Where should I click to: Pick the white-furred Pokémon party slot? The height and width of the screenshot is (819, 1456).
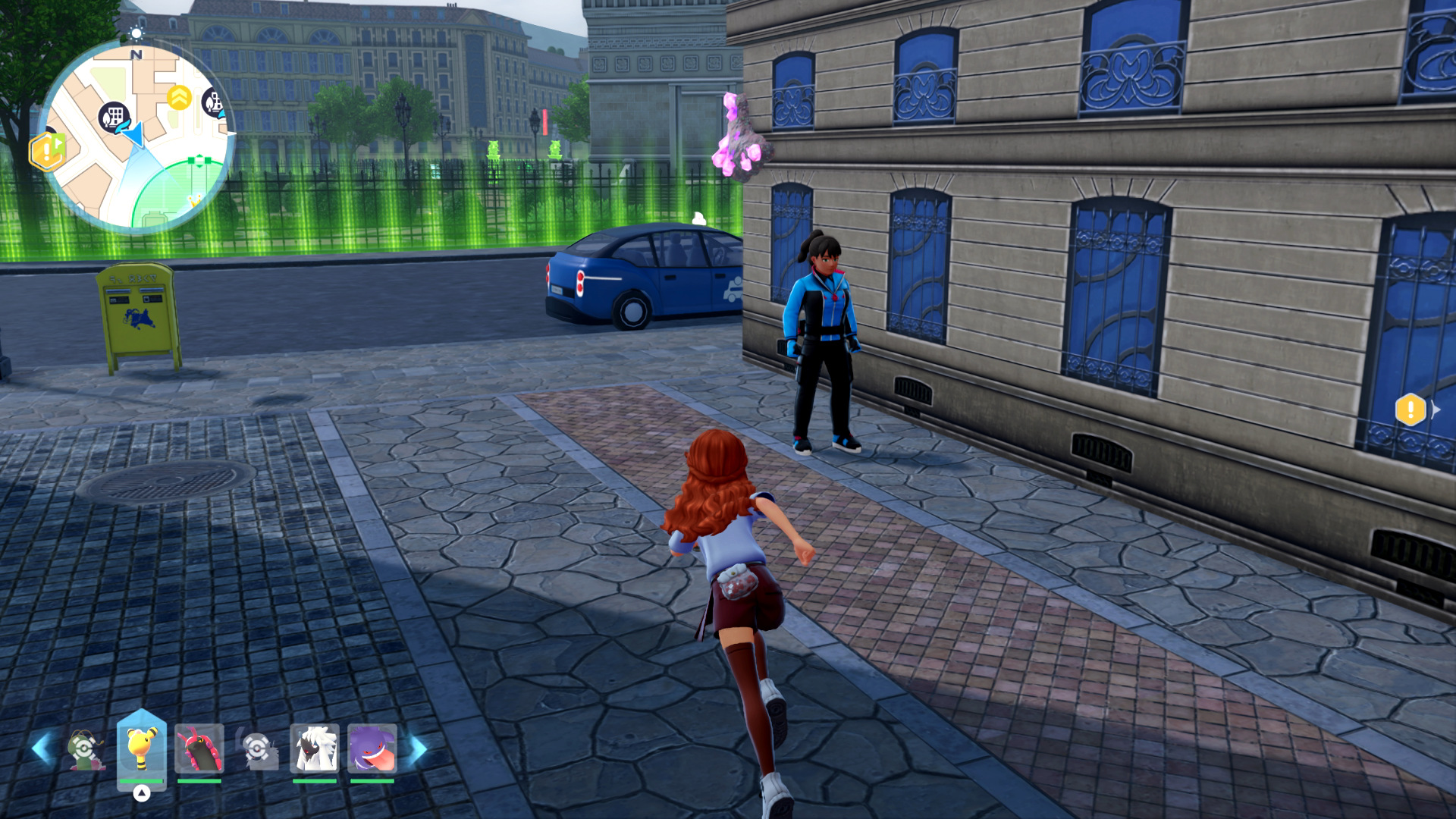[x=314, y=748]
